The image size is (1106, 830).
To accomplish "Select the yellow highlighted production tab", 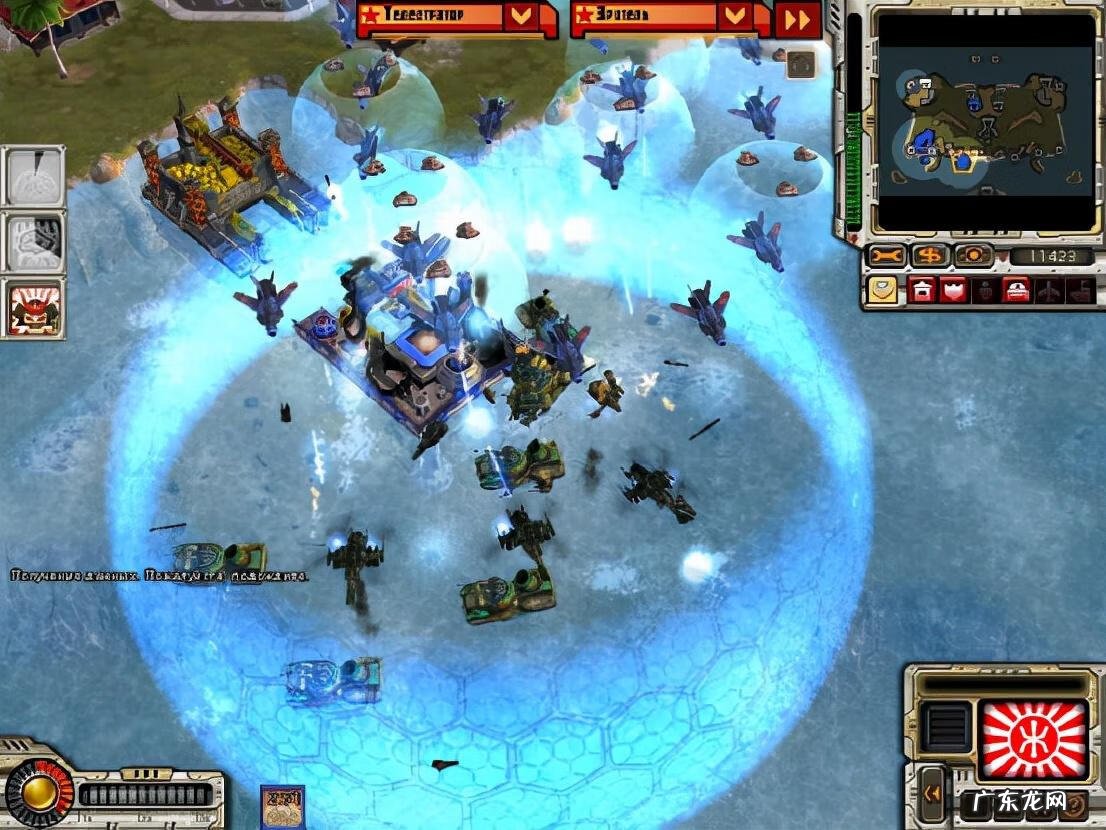I will (x=881, y=289).
